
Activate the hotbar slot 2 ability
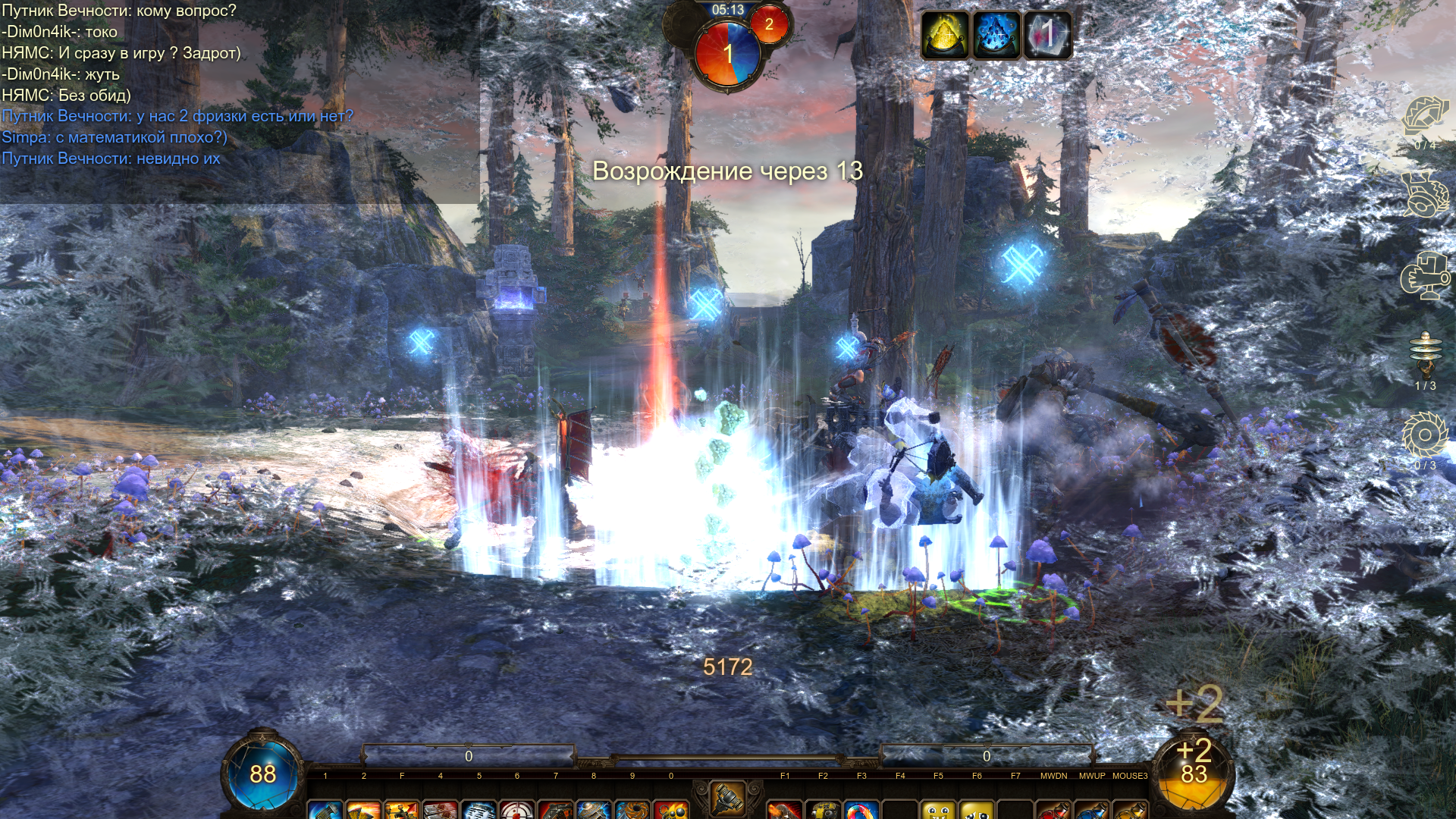(364, 810)
